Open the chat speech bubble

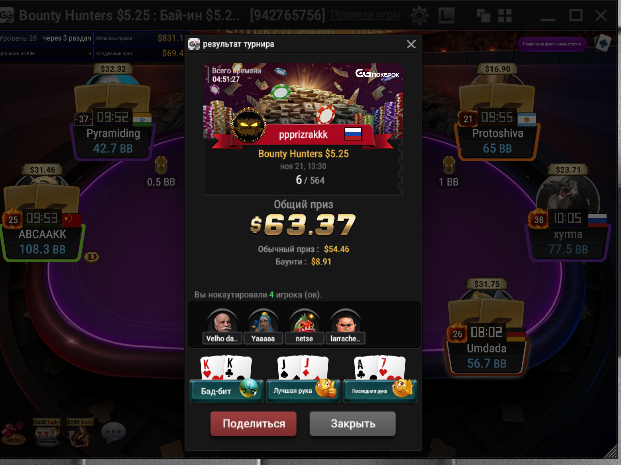click(113, 433)
